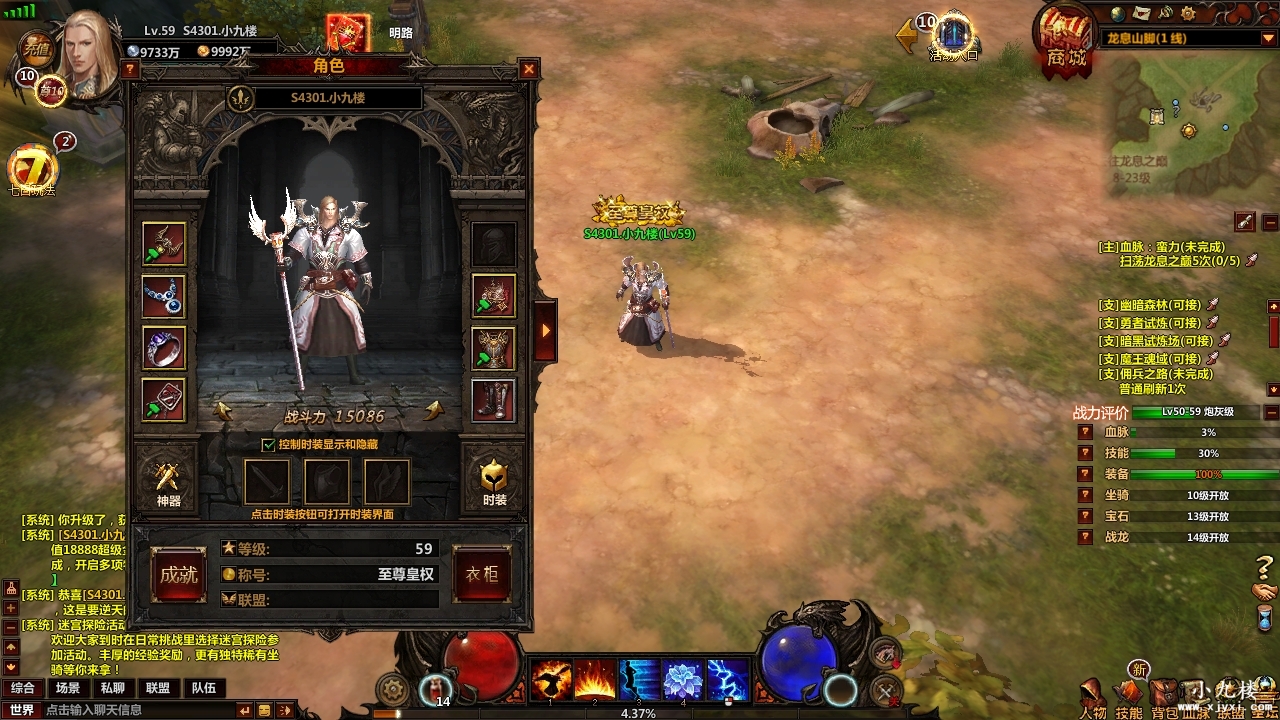Activate the lightning bolt skill
Screen dimensions: 1280x720
(728, 680)
